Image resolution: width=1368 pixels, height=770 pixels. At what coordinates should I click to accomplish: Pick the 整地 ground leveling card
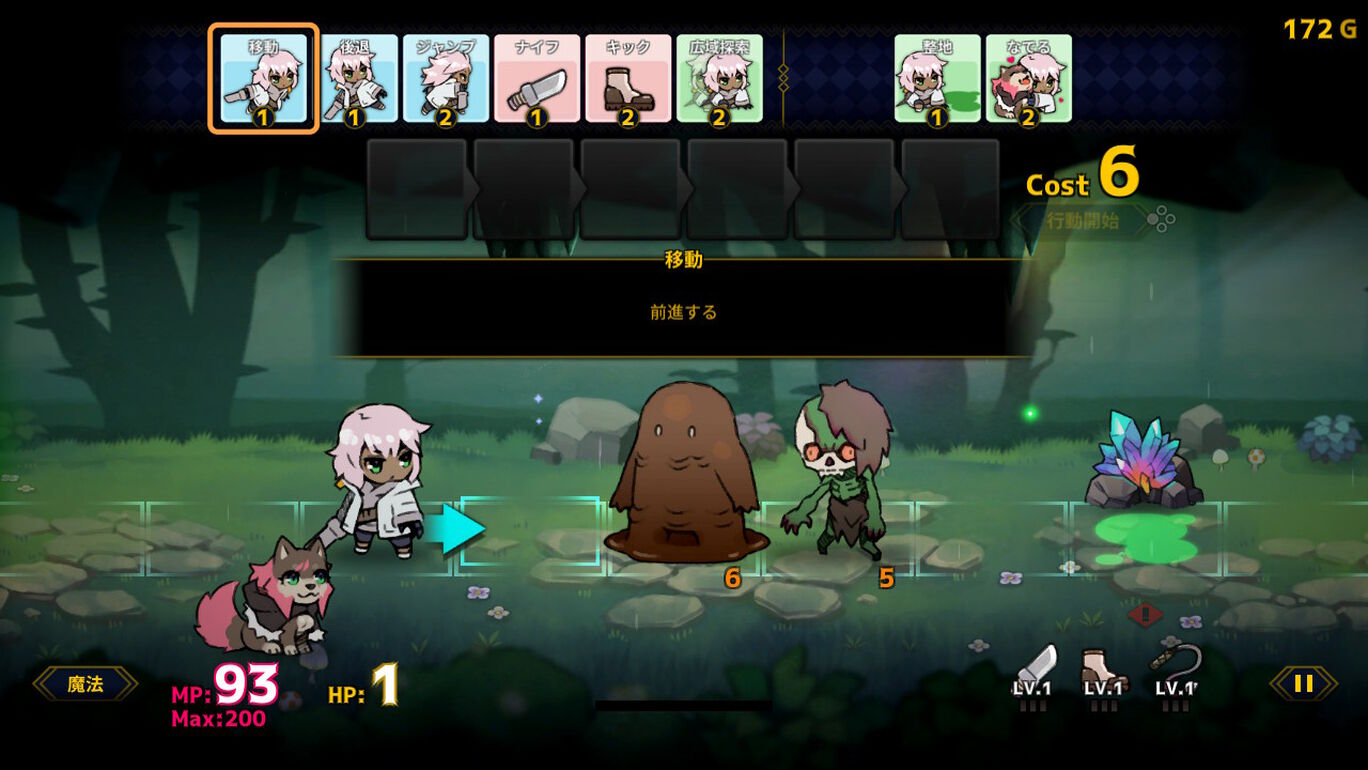[x=937, y=79]
